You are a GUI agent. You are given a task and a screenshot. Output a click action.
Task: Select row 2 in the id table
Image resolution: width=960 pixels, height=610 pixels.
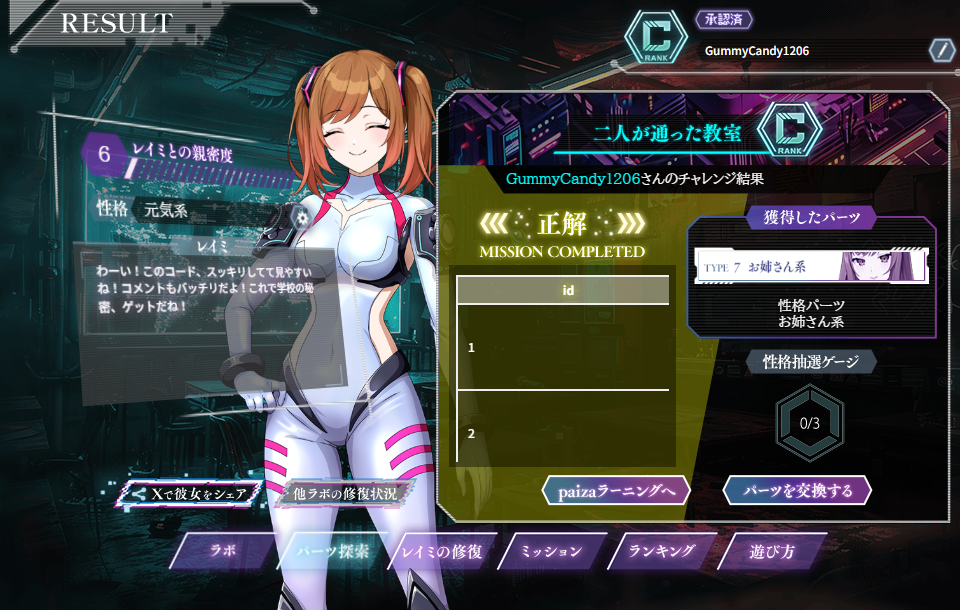click(x=562, y=433)
